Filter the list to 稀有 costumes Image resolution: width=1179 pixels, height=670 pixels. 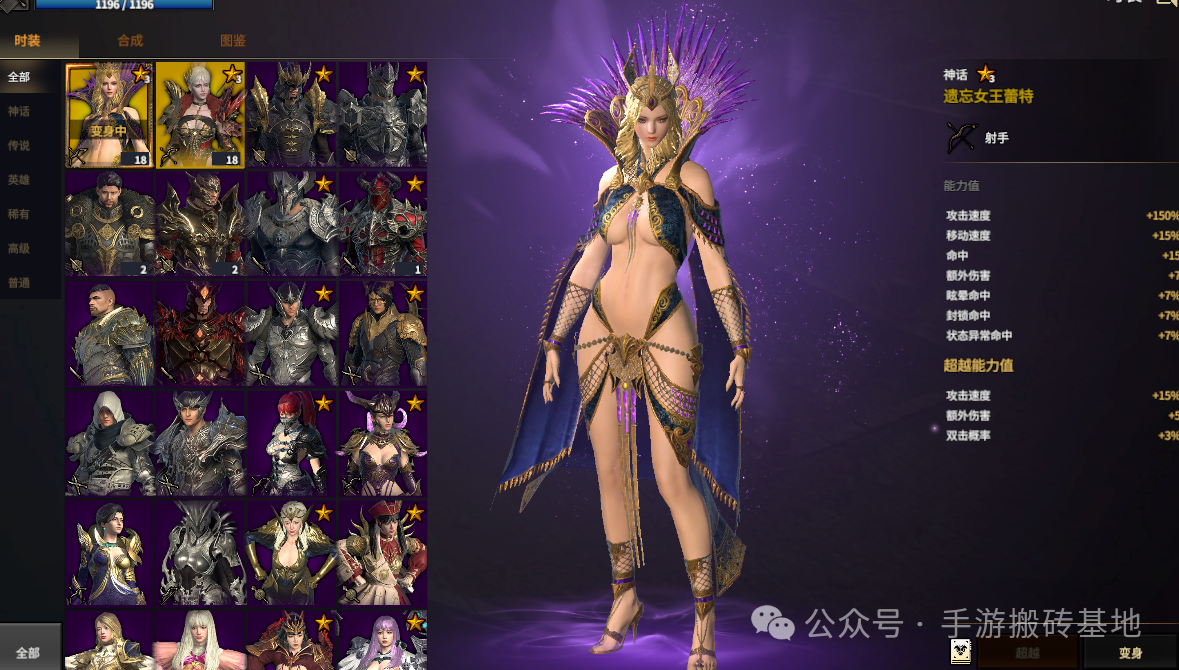click(x=19, y=214)
